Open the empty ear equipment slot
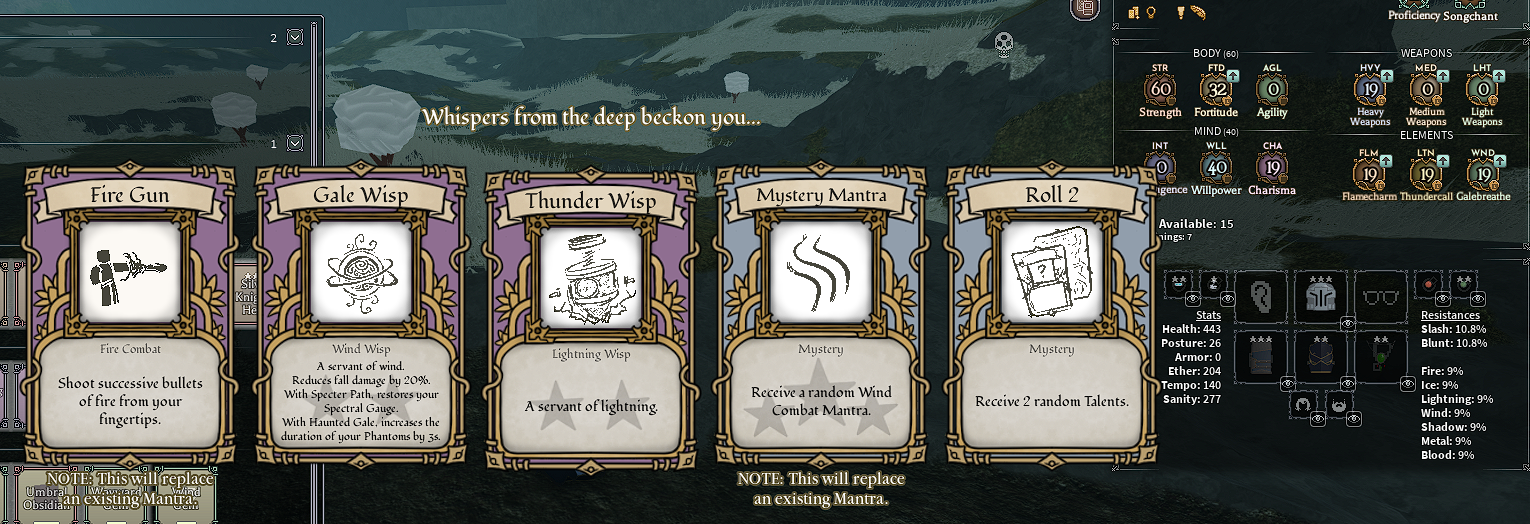This screenshot has height=524, width=1530. (x=1259, y=295)
